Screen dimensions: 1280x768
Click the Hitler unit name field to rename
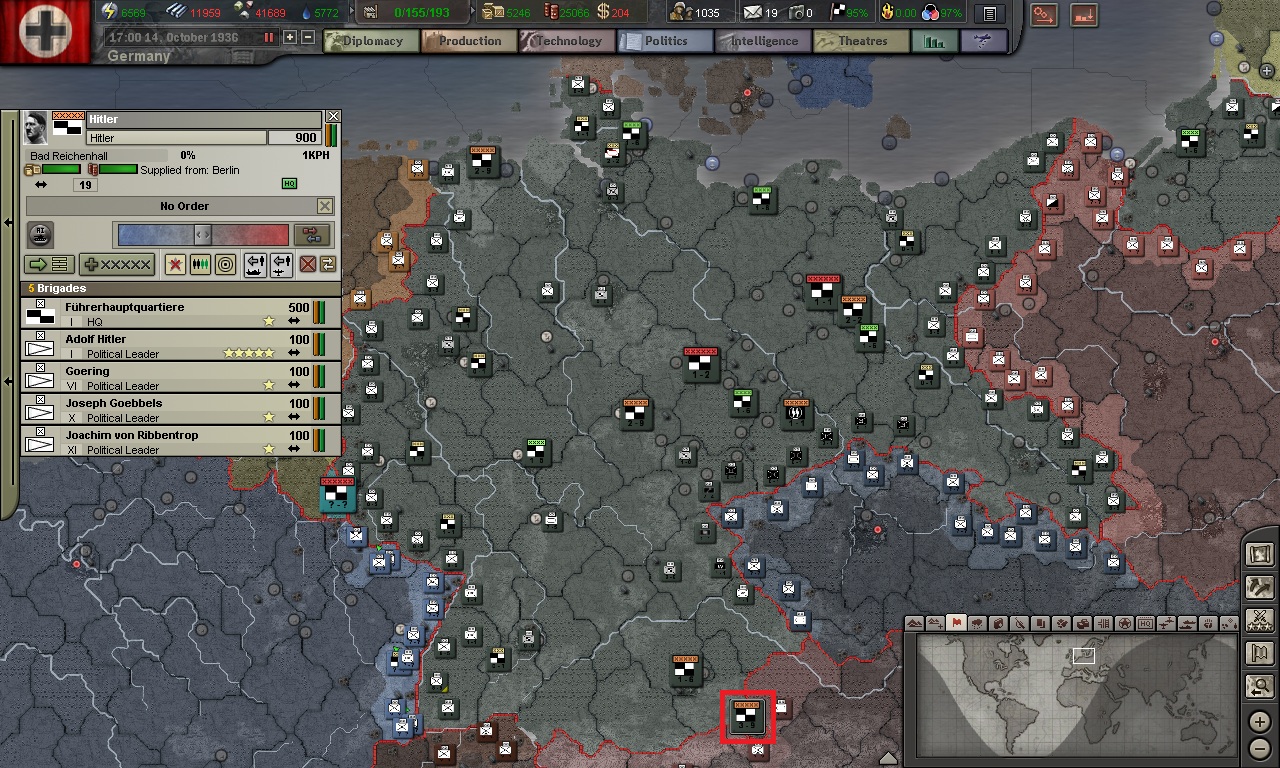coord(176,135)
